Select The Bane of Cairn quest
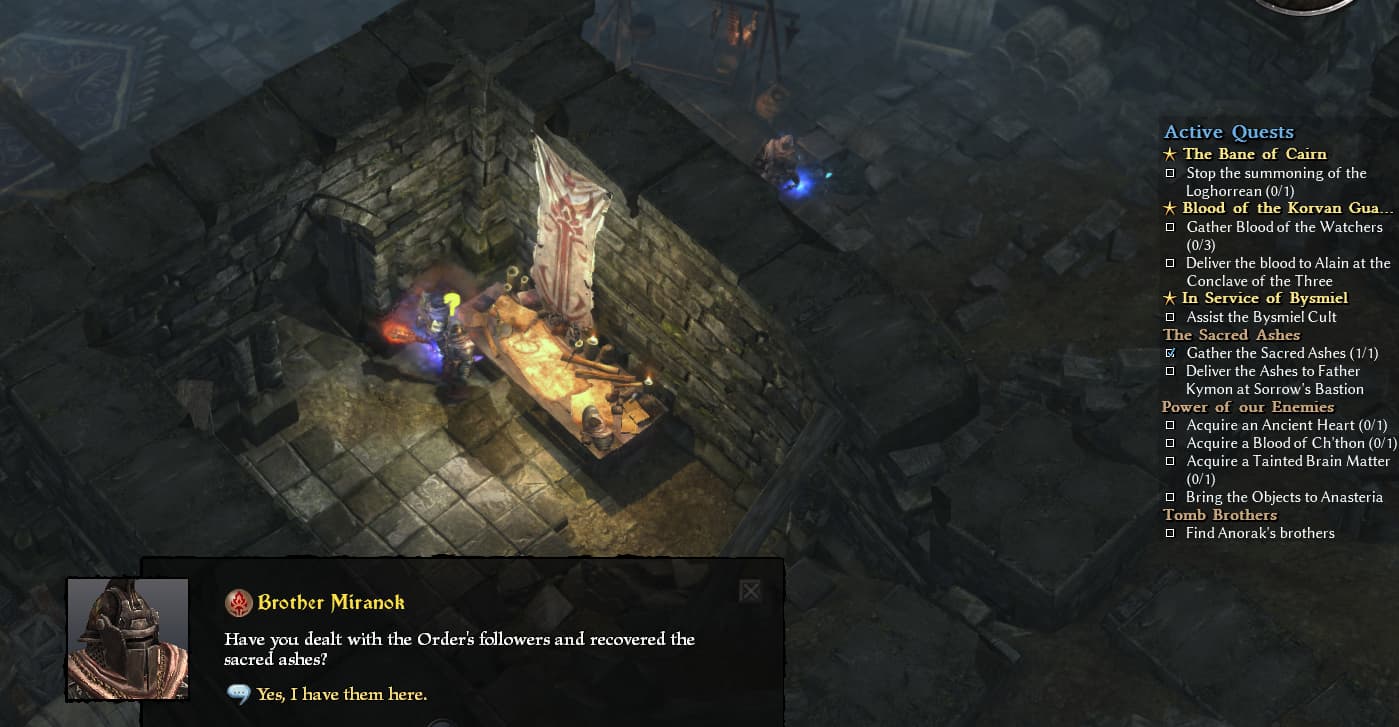Image resolution: width=1399 pixels, height=727 pixels. pyautogui.click(x=1254, y=154)
